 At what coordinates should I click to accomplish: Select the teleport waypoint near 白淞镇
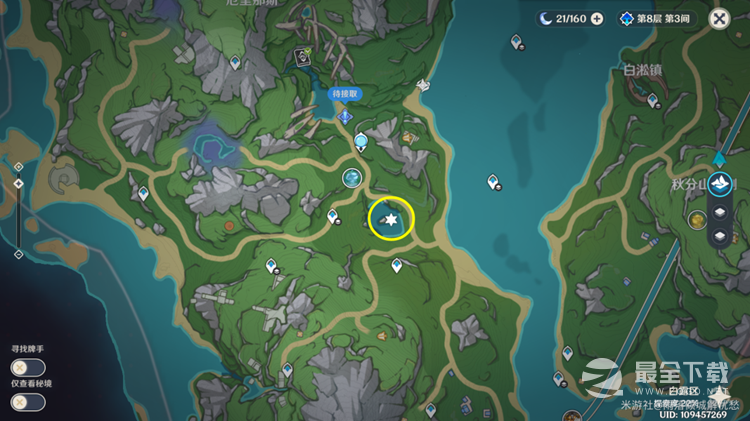tap(652, 100)
